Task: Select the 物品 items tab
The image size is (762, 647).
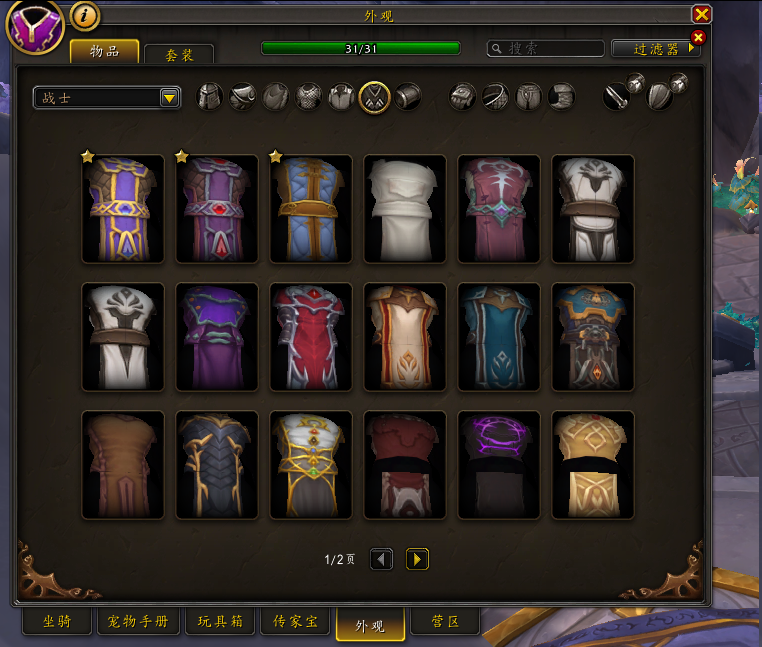Action: (104, 51)
